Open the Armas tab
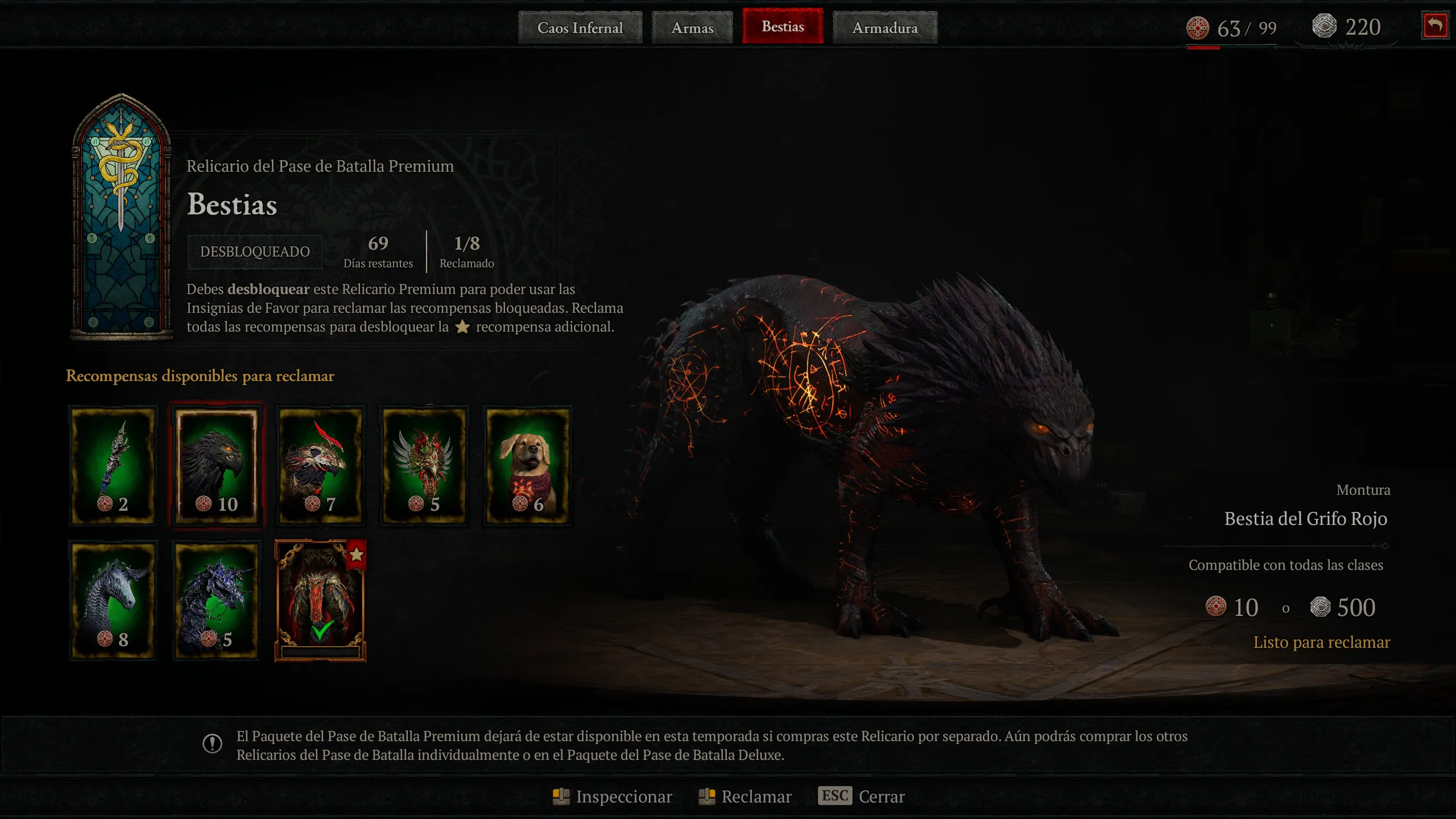Image resolution: width=1456 pixels, height=819 pixels. coord(692,27)
